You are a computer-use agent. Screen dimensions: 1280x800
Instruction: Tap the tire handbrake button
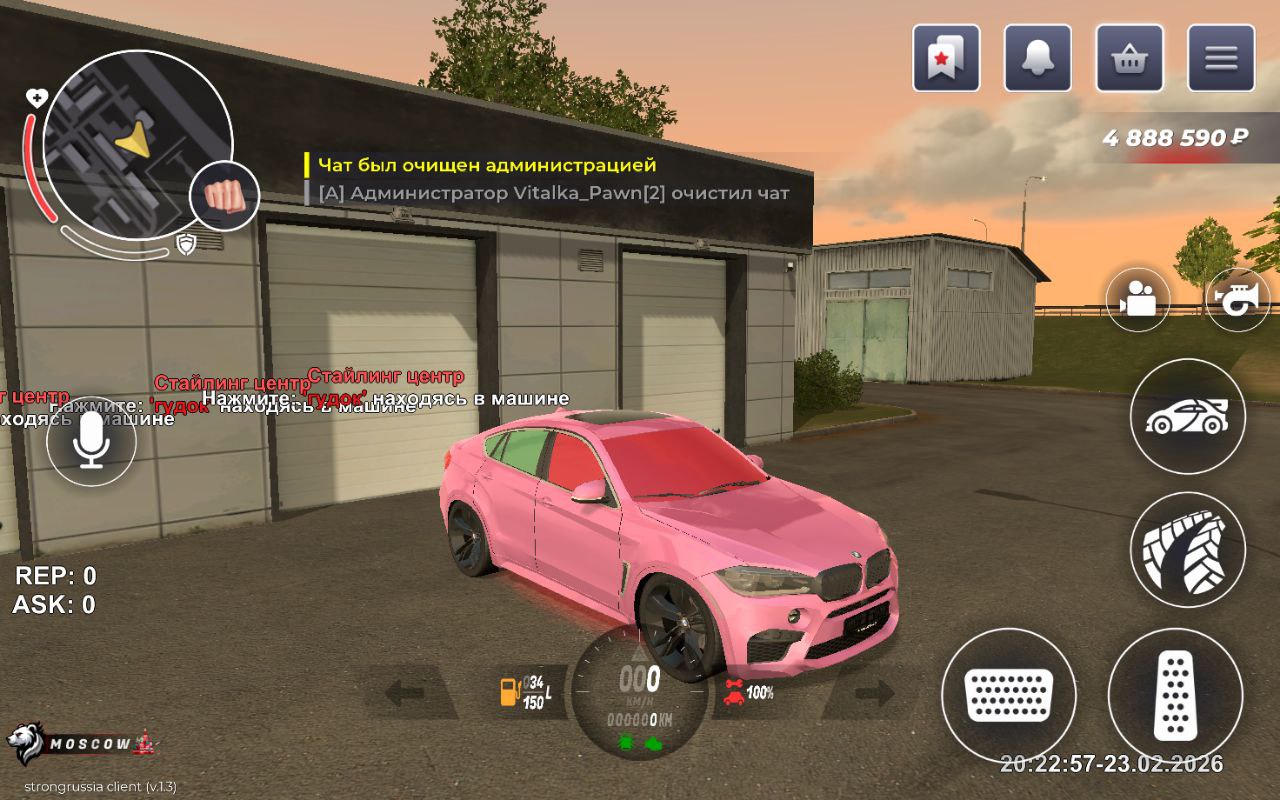tap(1187, 549)
